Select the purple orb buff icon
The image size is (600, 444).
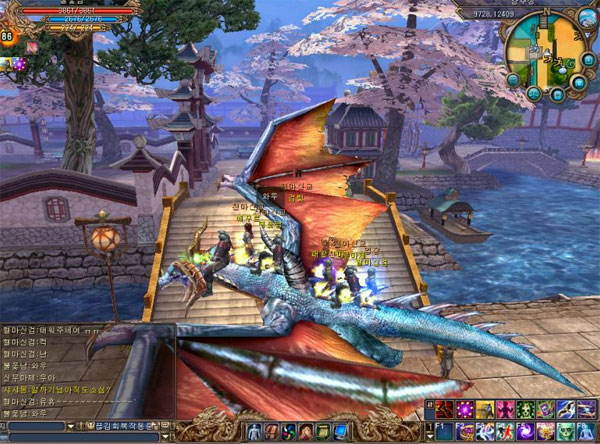(18, 64)
